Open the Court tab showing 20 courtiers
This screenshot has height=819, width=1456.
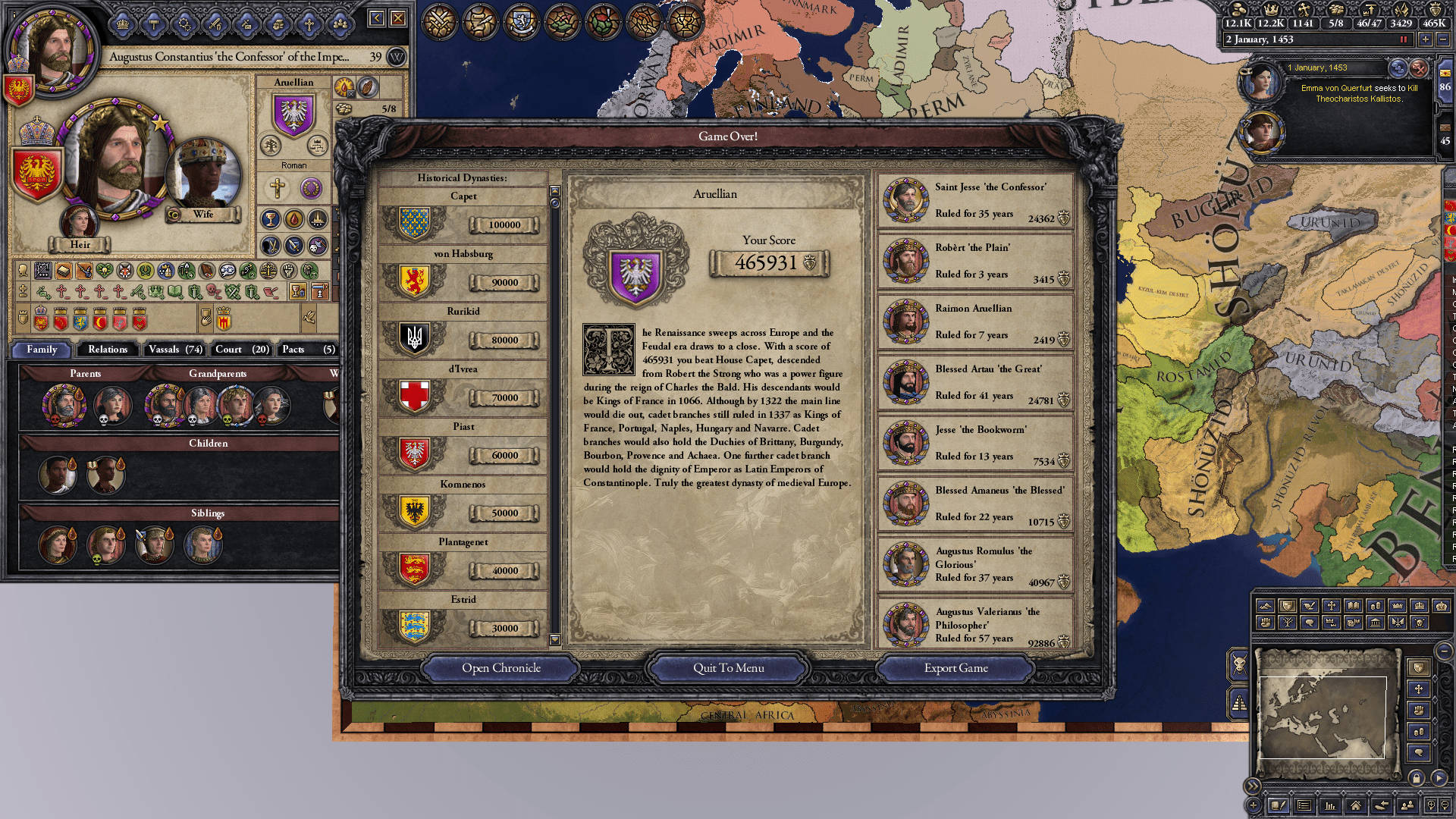tap(240, 350)
